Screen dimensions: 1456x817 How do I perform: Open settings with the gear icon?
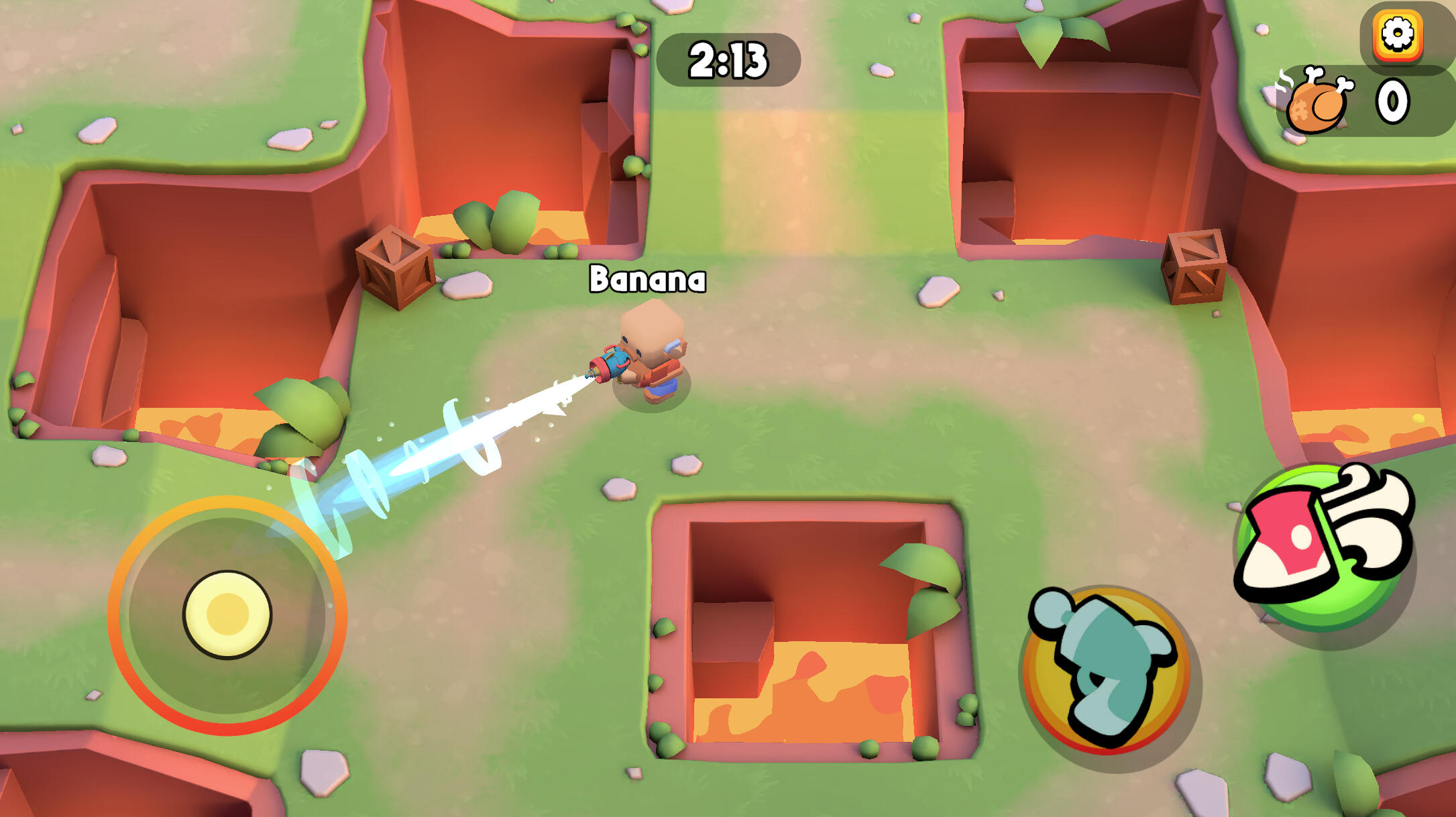tap(1398, 35)
